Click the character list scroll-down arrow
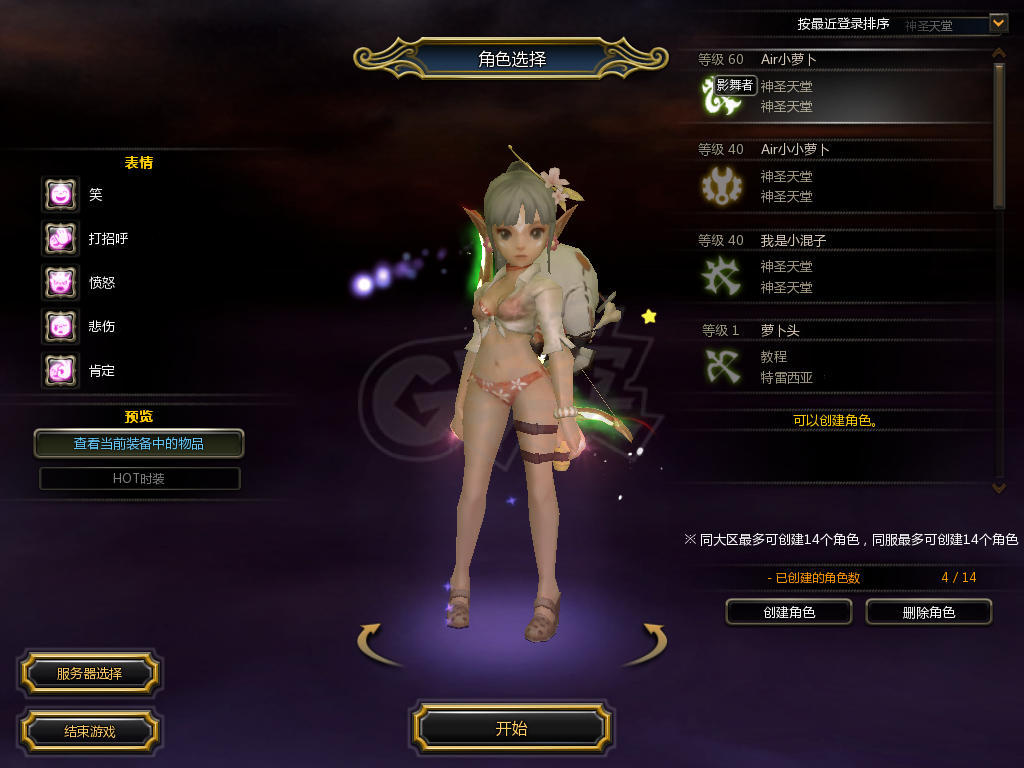Screen dimensions: 1024x768 (x=998, y=487)
